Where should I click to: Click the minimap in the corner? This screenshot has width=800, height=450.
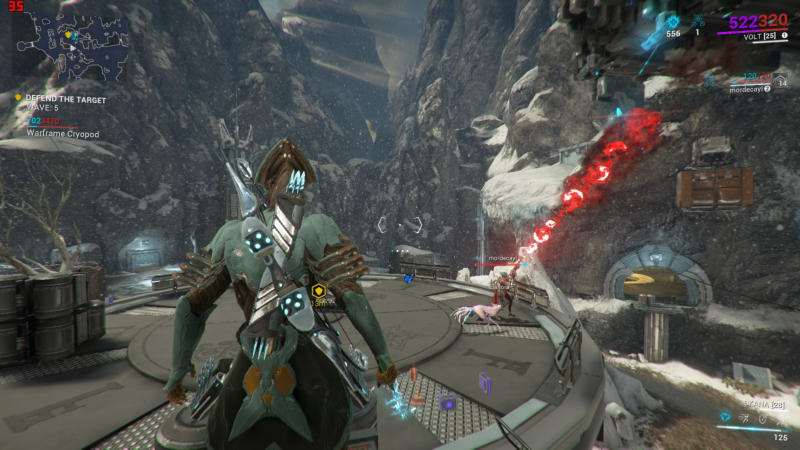coord(71,45)
